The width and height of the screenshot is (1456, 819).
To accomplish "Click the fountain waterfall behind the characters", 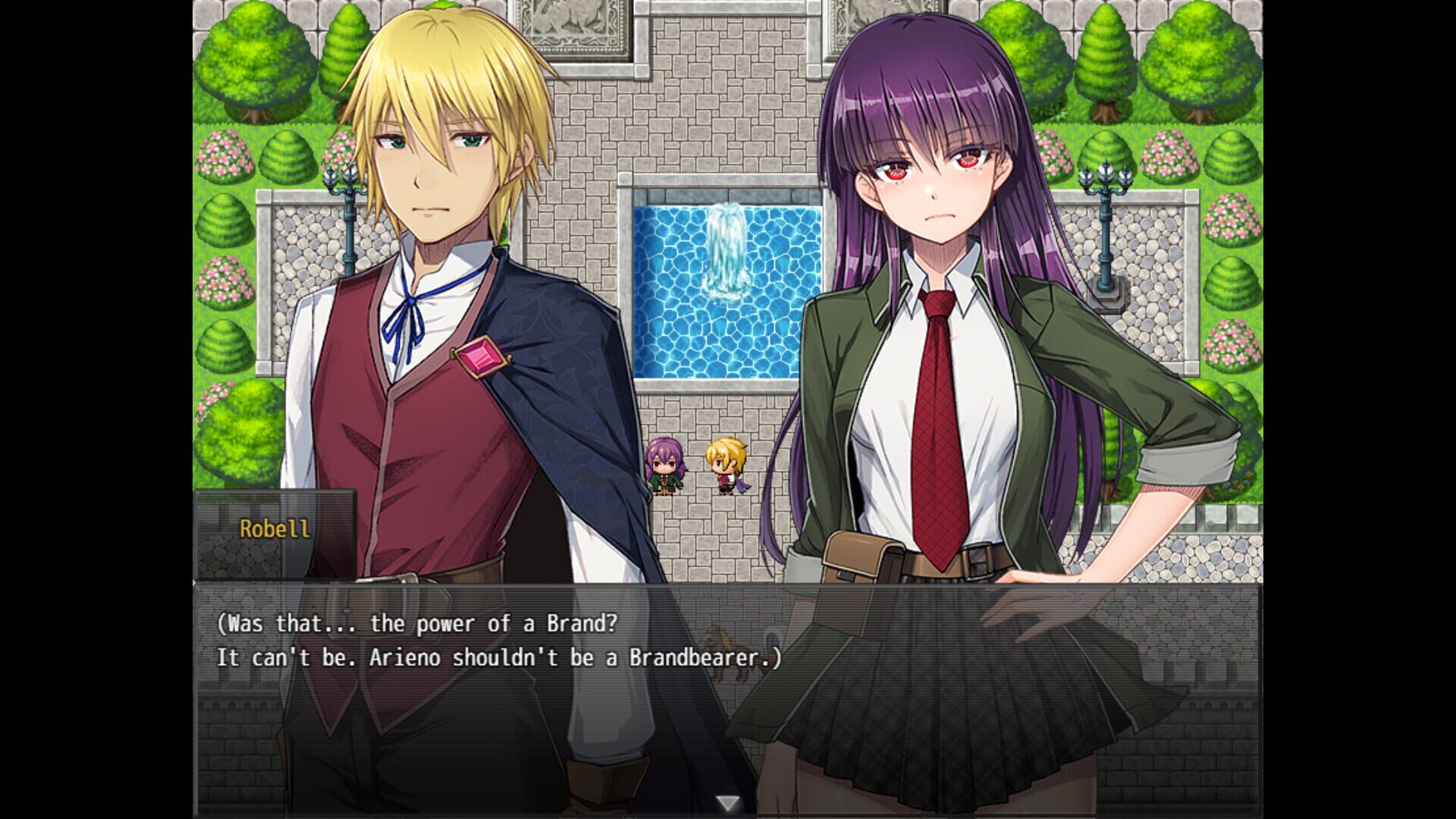I will tap(726, 246).
